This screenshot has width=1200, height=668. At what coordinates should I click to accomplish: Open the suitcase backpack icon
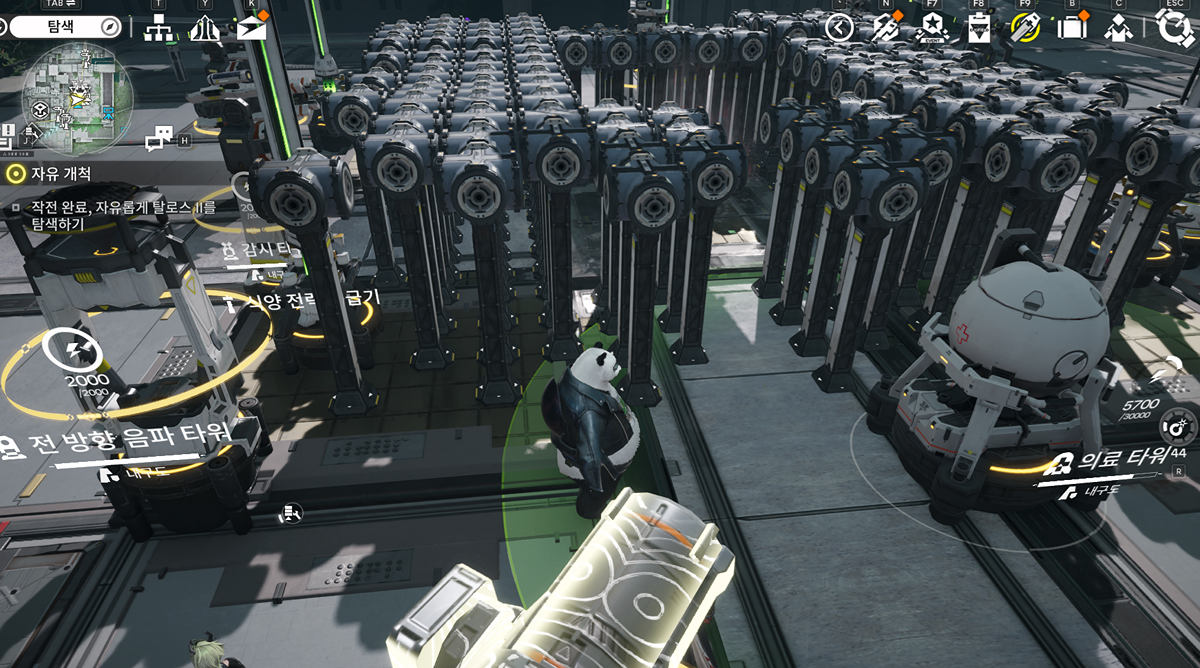(1072, 27)
